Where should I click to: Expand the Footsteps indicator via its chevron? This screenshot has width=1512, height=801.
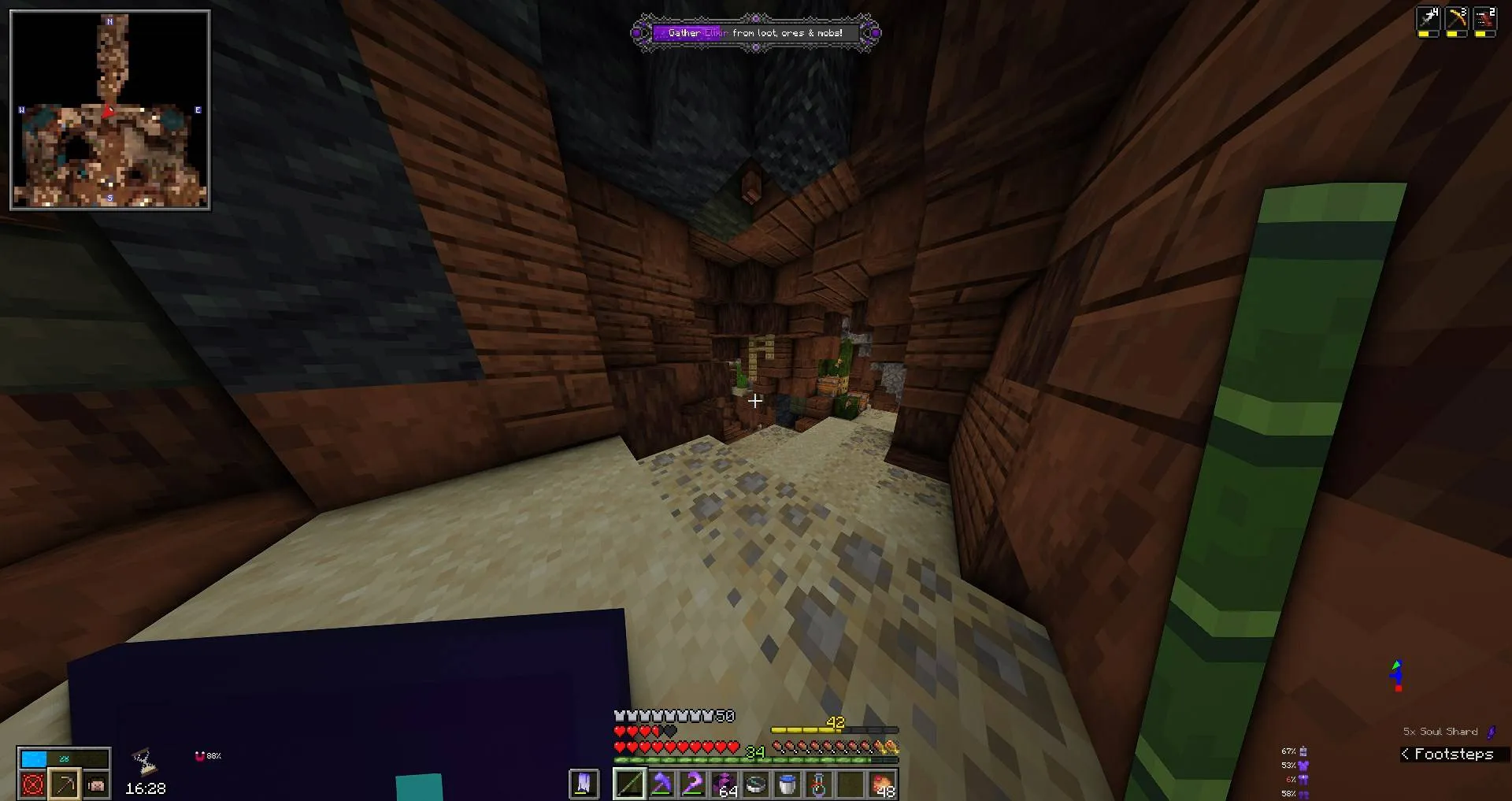pos(1407,754)
